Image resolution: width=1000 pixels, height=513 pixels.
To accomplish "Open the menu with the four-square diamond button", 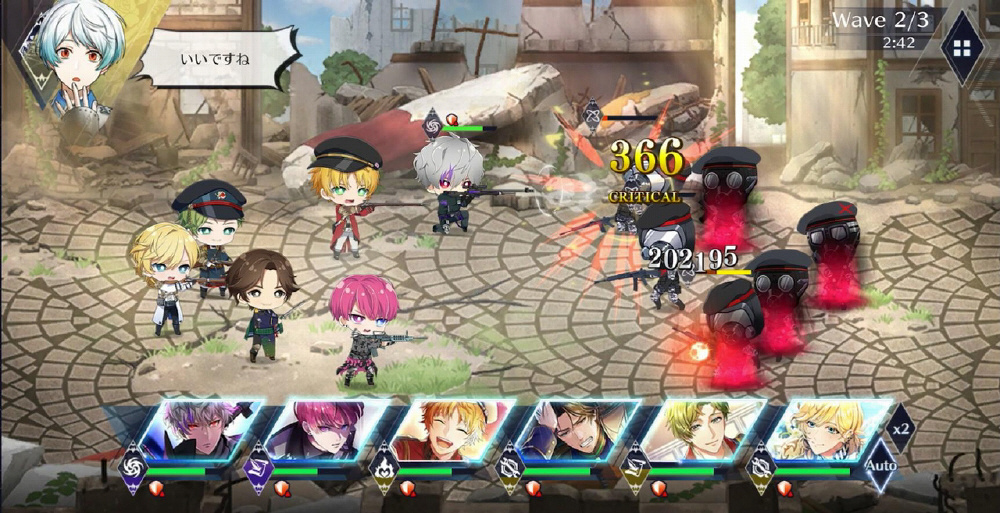I will pyautogui.click(x=963, y=48).
